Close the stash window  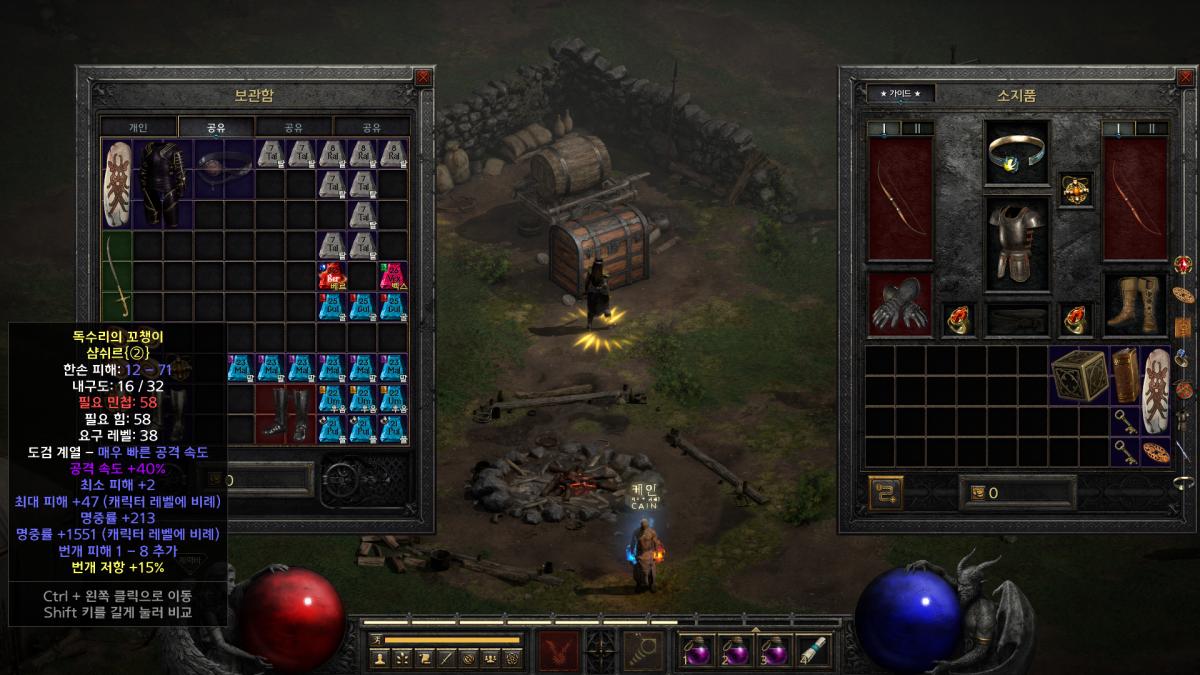click(423, 76)
